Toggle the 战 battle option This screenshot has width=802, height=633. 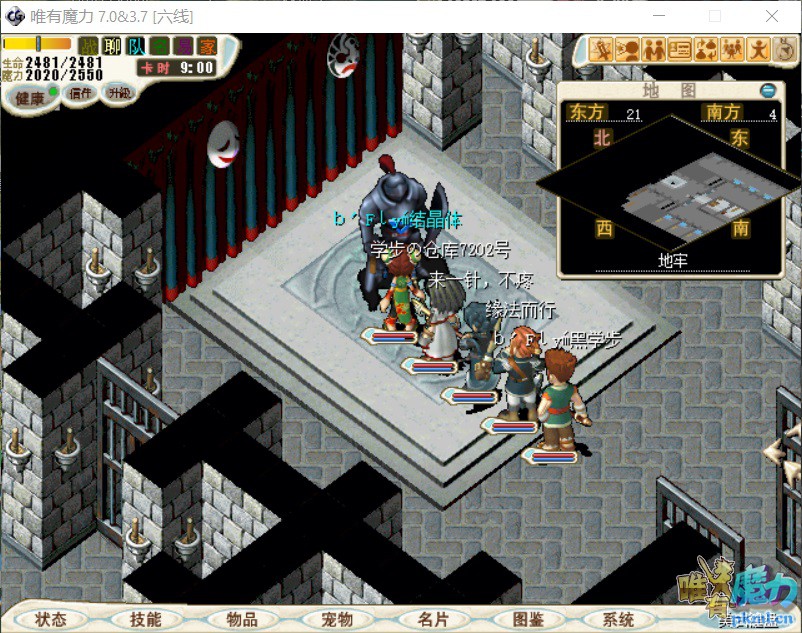[x=89, y=46]
